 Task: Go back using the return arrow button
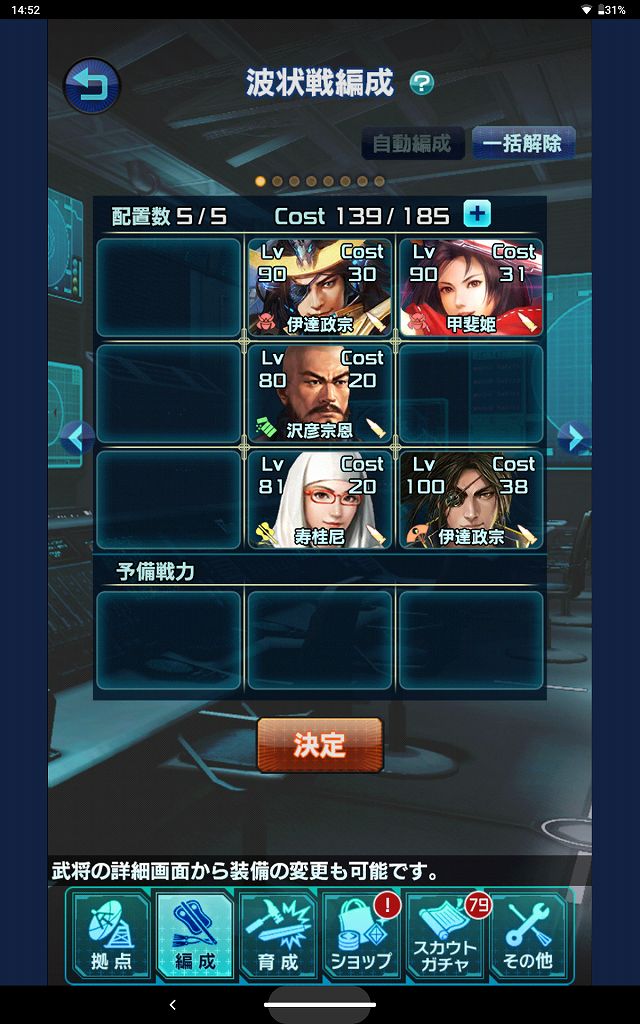91,85
